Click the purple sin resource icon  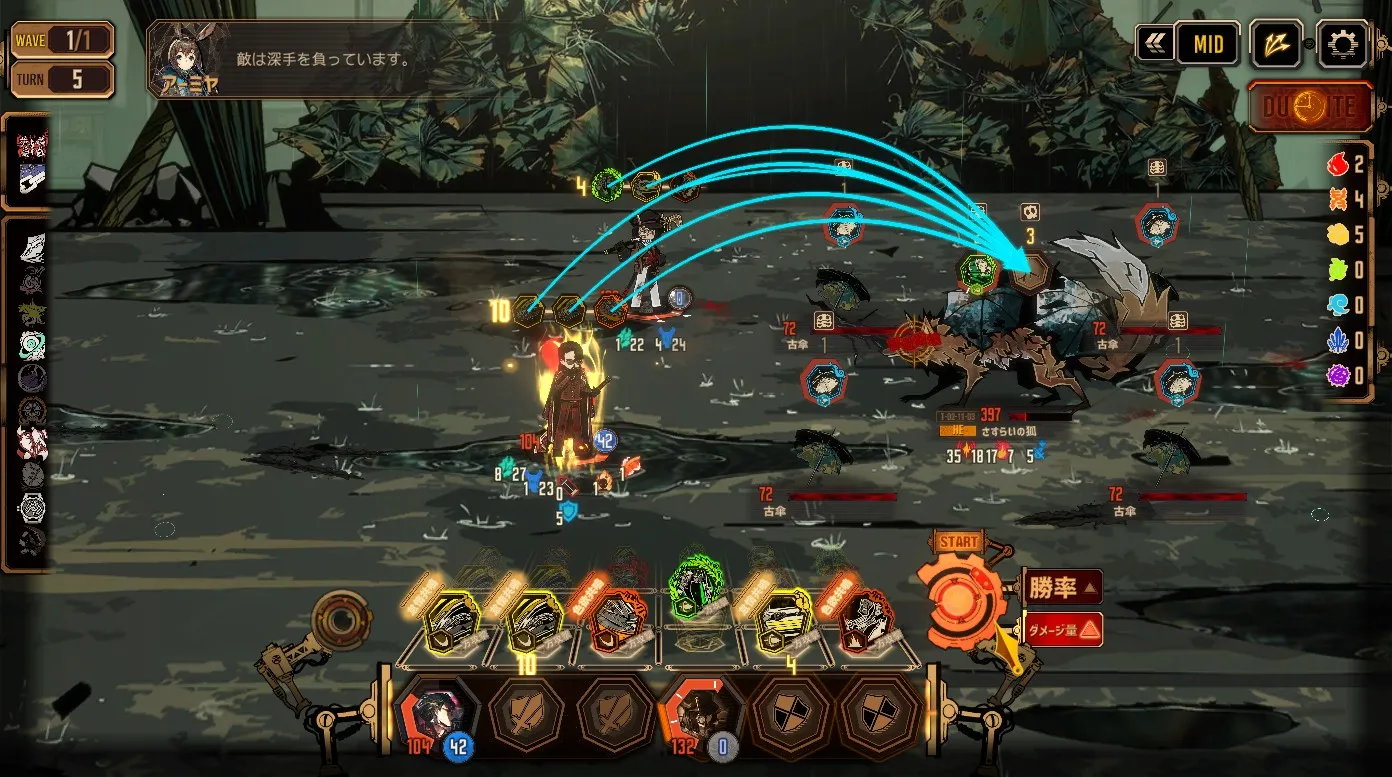[x=1337, y=376]
